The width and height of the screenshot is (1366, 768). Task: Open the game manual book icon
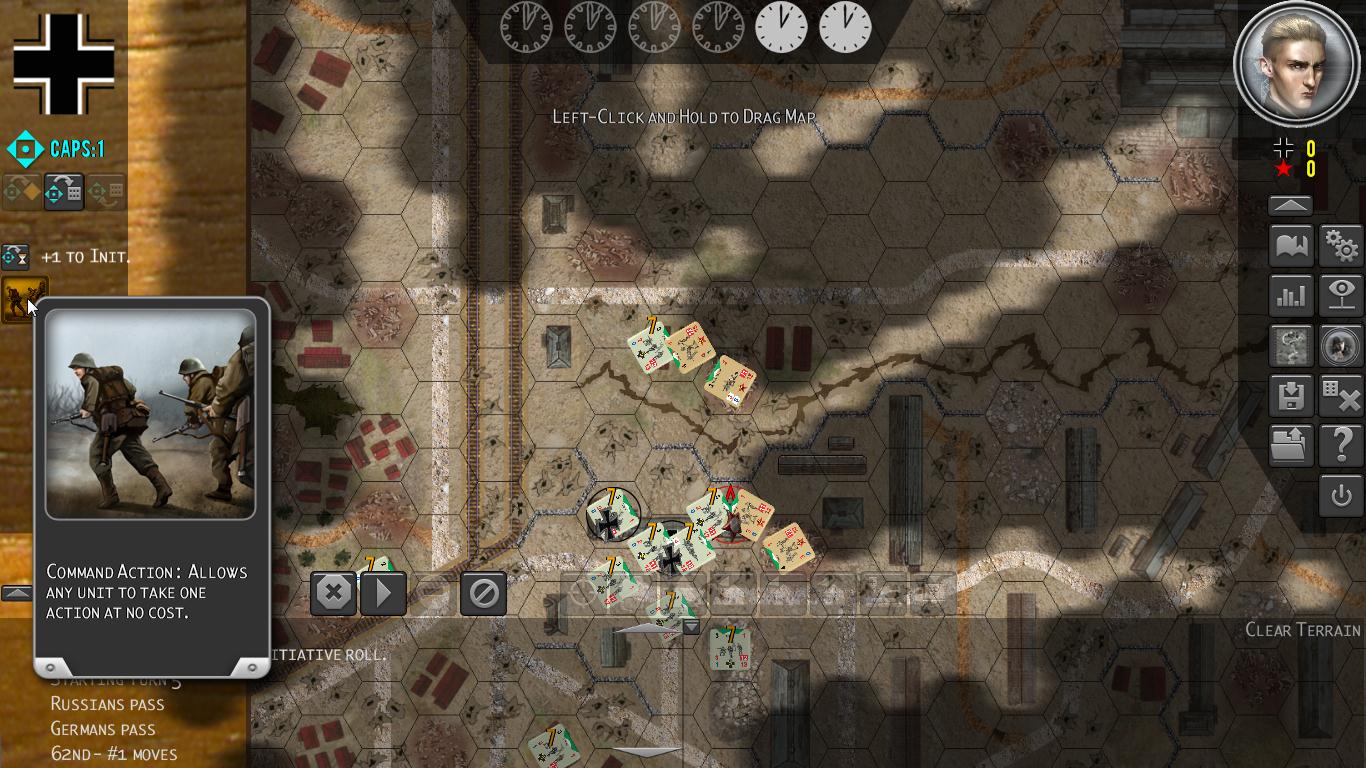pos(1291,245)
